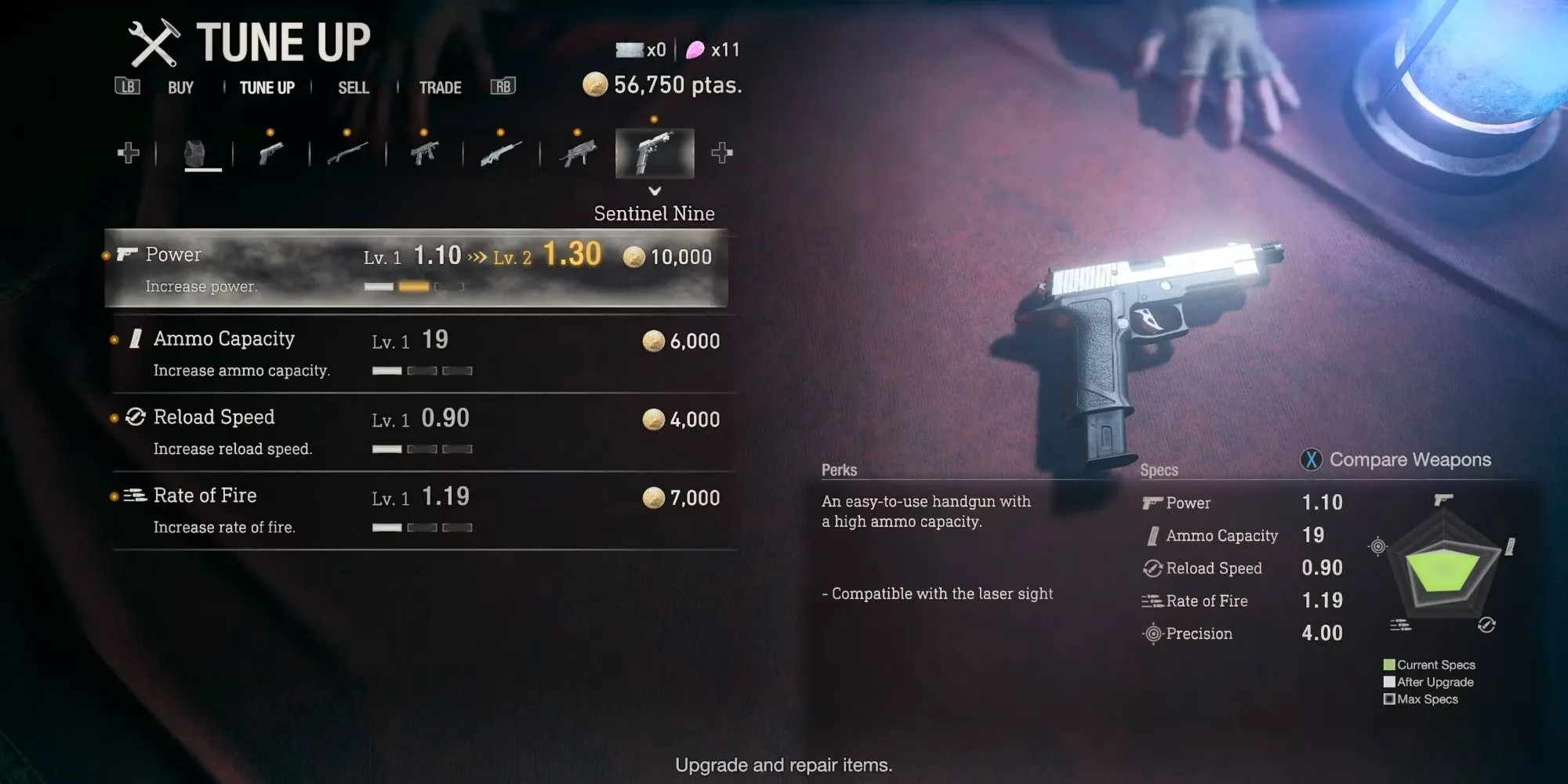Upgrade Power to level 2
The image size is (1568, 784).
[416, 267]
